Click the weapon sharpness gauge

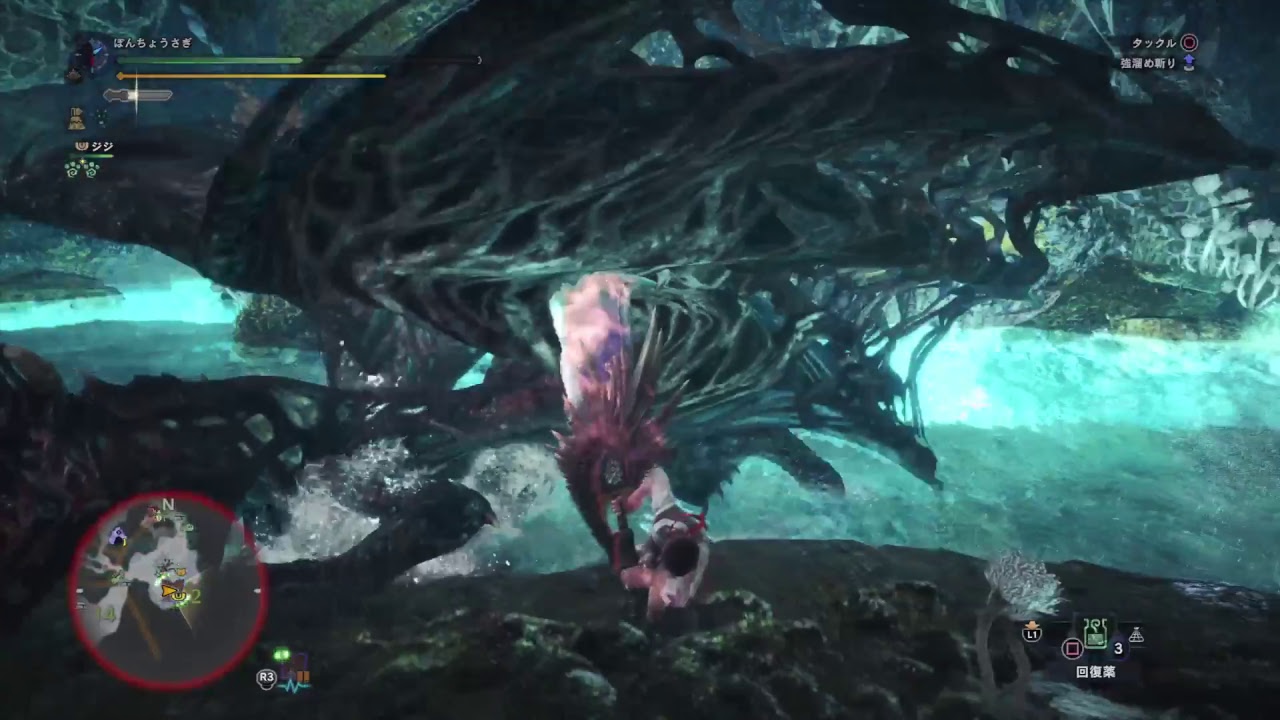(138, 95)
